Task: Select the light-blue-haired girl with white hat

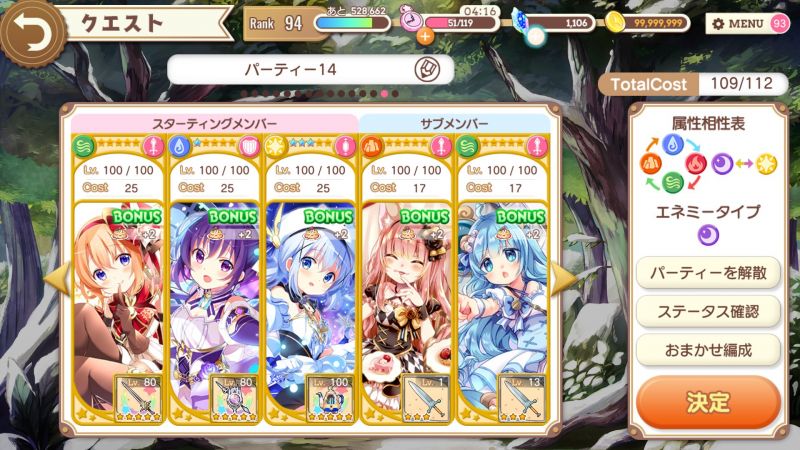Action: coord(310,290)
